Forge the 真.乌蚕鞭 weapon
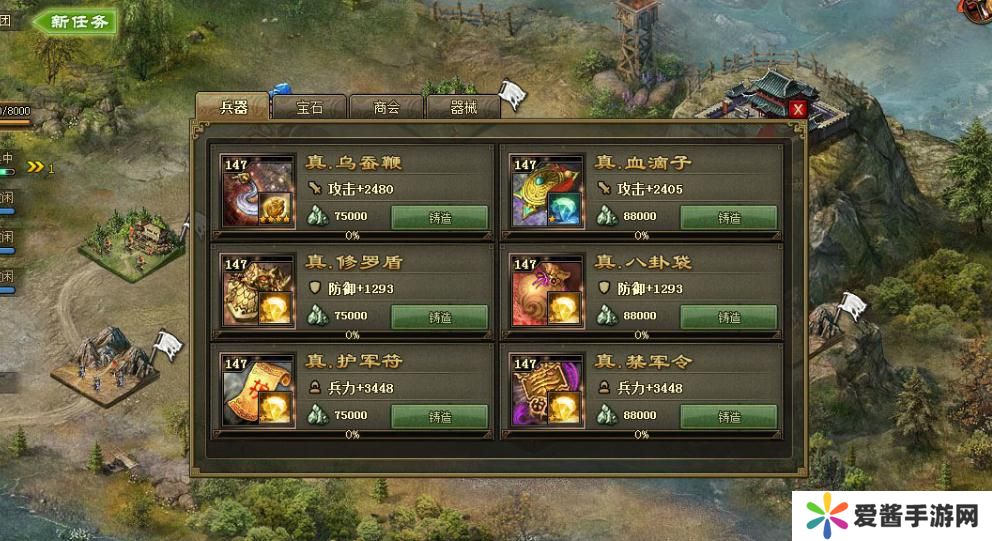The width and height of the screenshot is (992, 541). (x=439, y=217)
